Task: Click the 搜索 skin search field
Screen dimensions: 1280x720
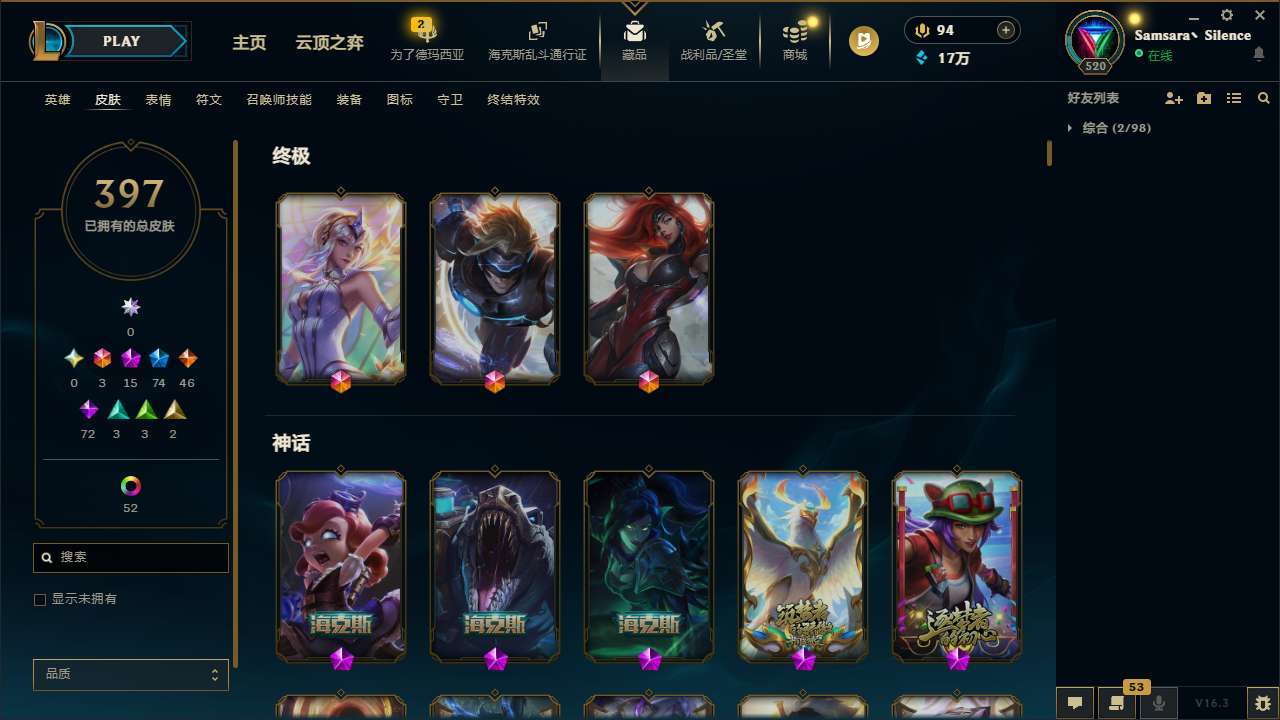Action: 130,558
